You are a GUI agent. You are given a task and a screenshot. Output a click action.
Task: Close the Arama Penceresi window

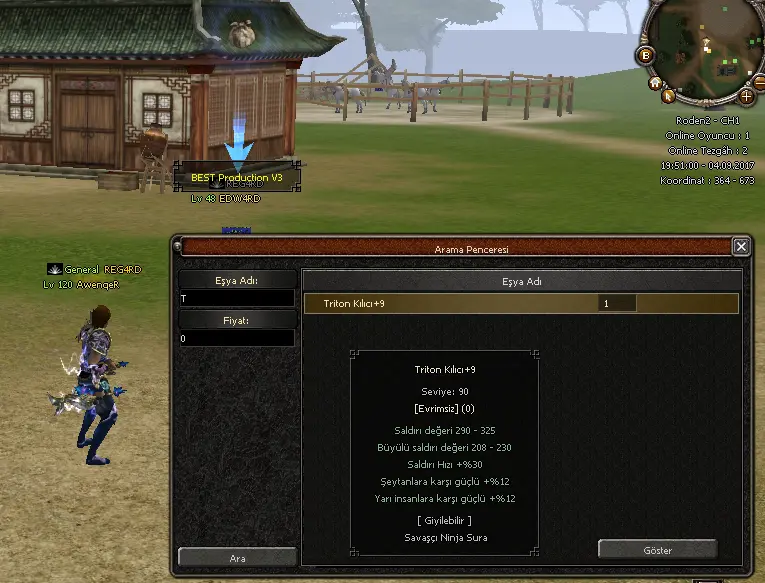pos(741,246)
